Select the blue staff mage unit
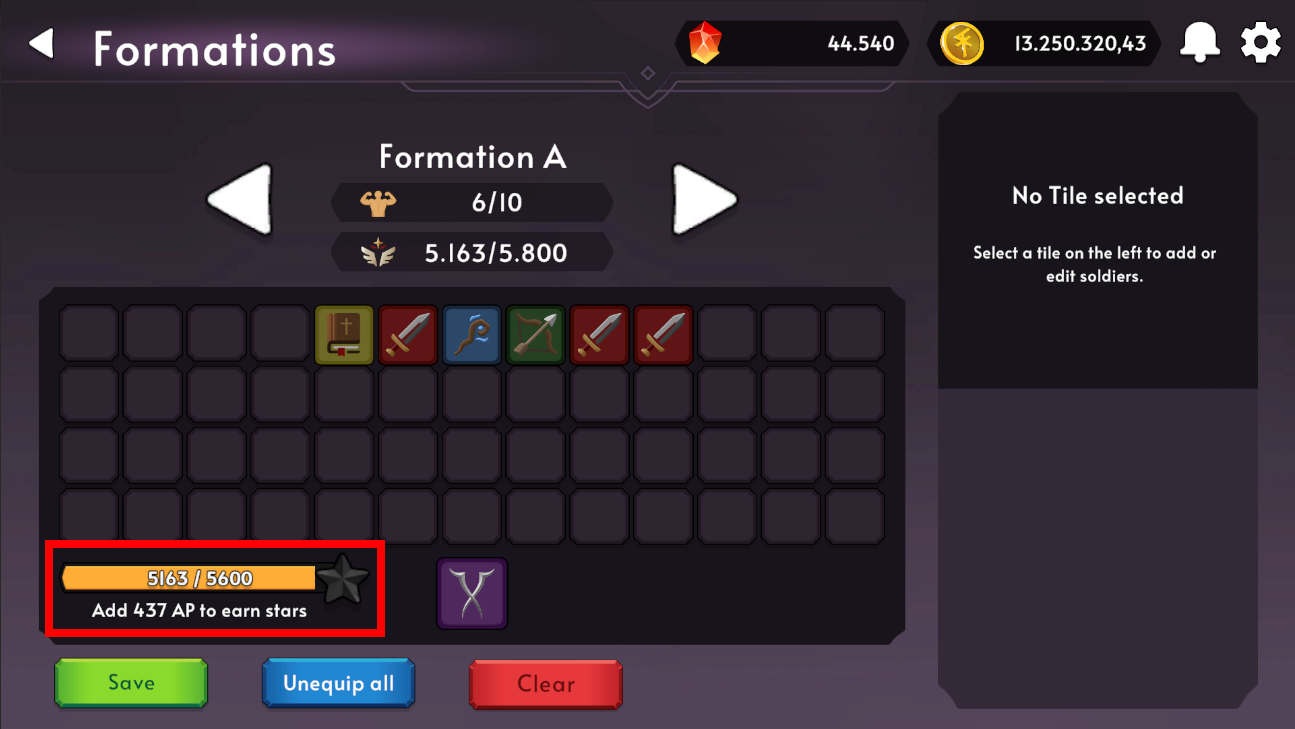This screenshot has height=729, width=1295. pos(472,335)
